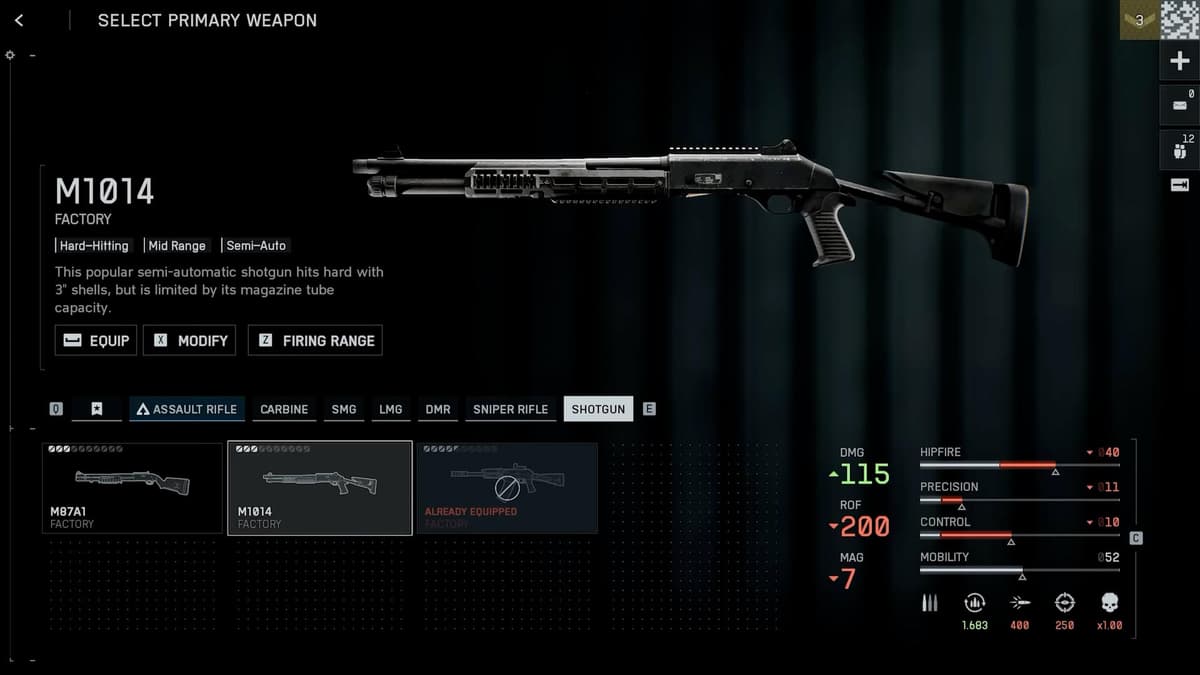Show the LMG weapon list
The height and width of the screenshot is (675, 1200).
point(391,409)
